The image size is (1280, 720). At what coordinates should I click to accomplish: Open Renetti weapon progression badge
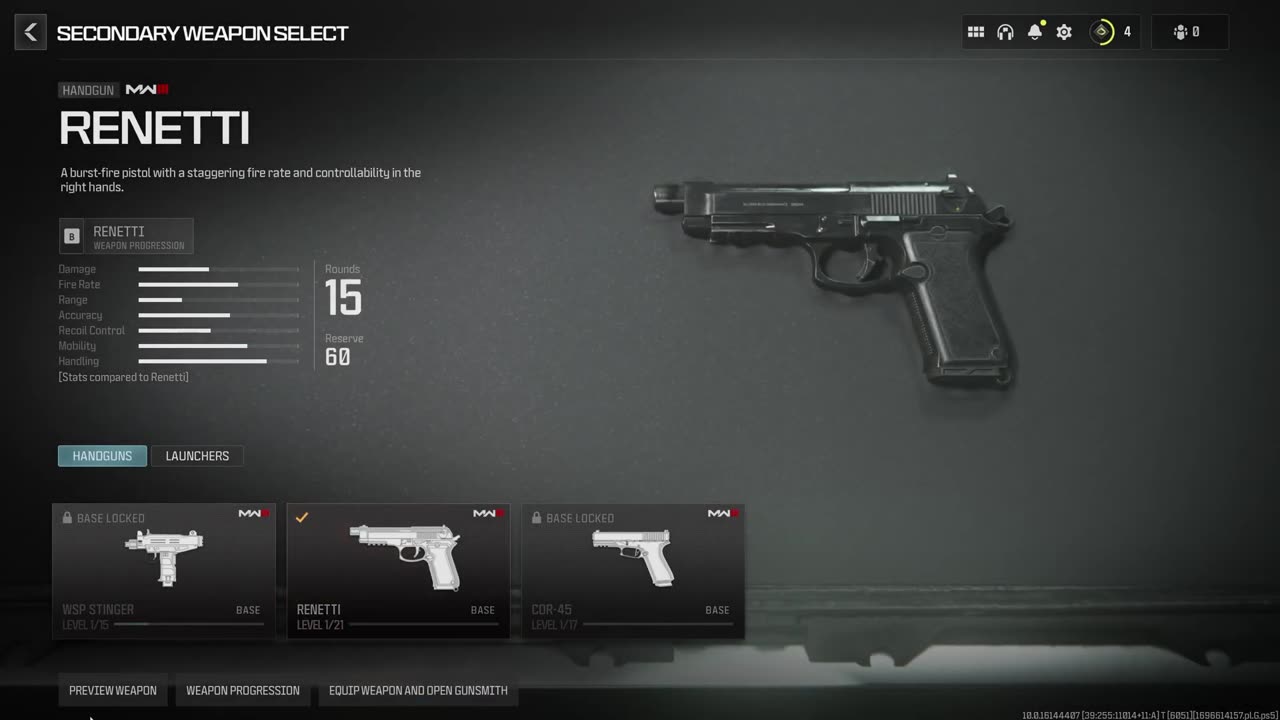tap(126, 236)
